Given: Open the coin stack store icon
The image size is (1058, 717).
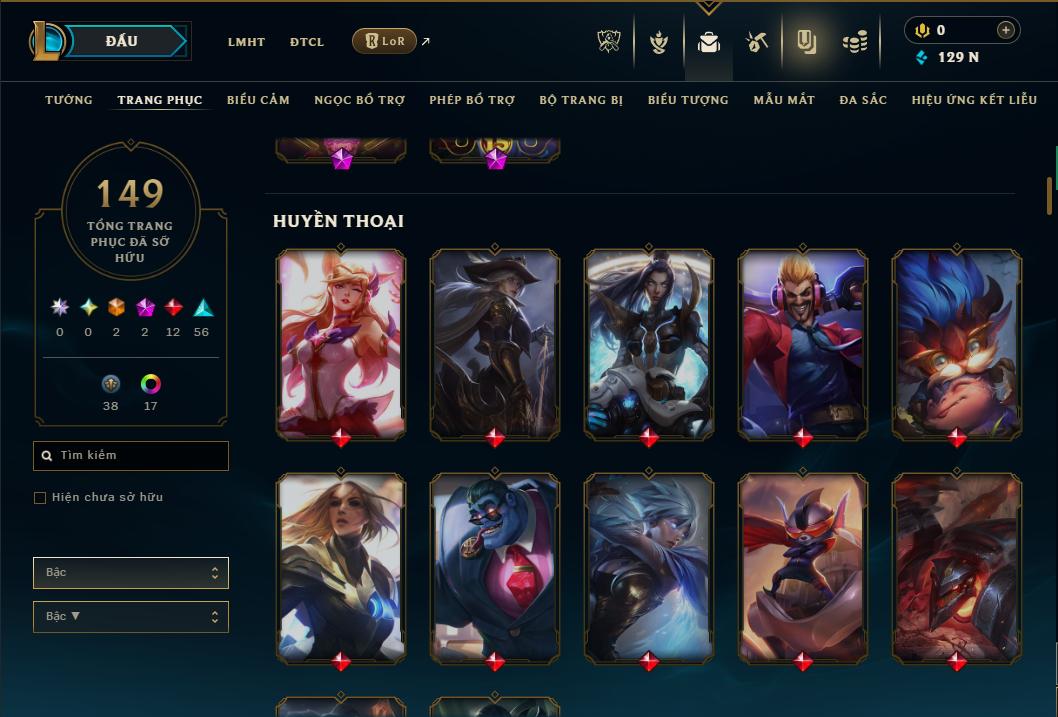Looking at the screenshot, I should pyautogui.click(x=854, y=42).
